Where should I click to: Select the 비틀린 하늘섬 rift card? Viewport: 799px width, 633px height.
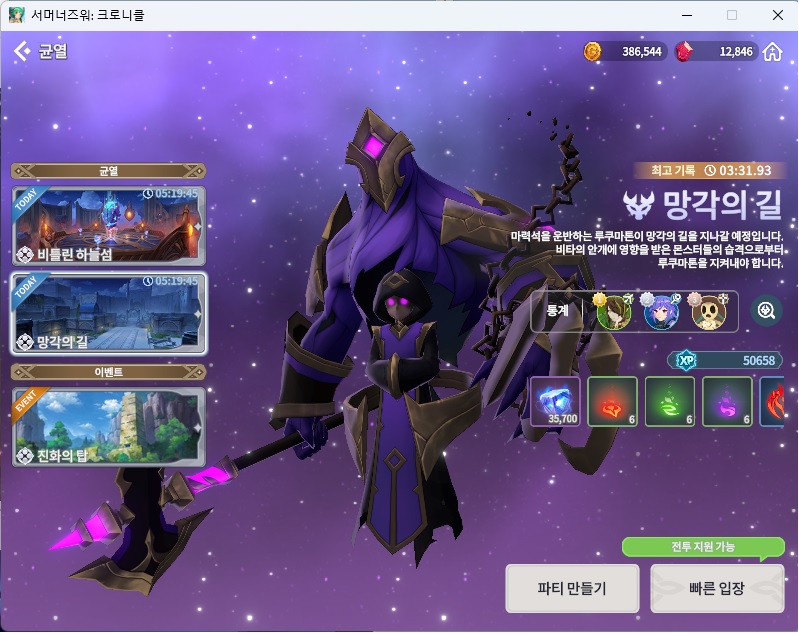(x=108, y=224)
